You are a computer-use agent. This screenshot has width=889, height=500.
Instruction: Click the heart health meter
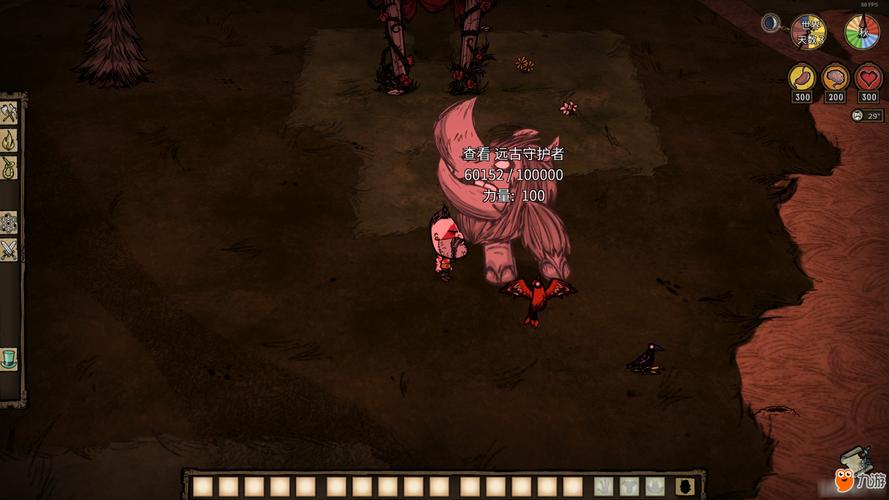(868, 77)
